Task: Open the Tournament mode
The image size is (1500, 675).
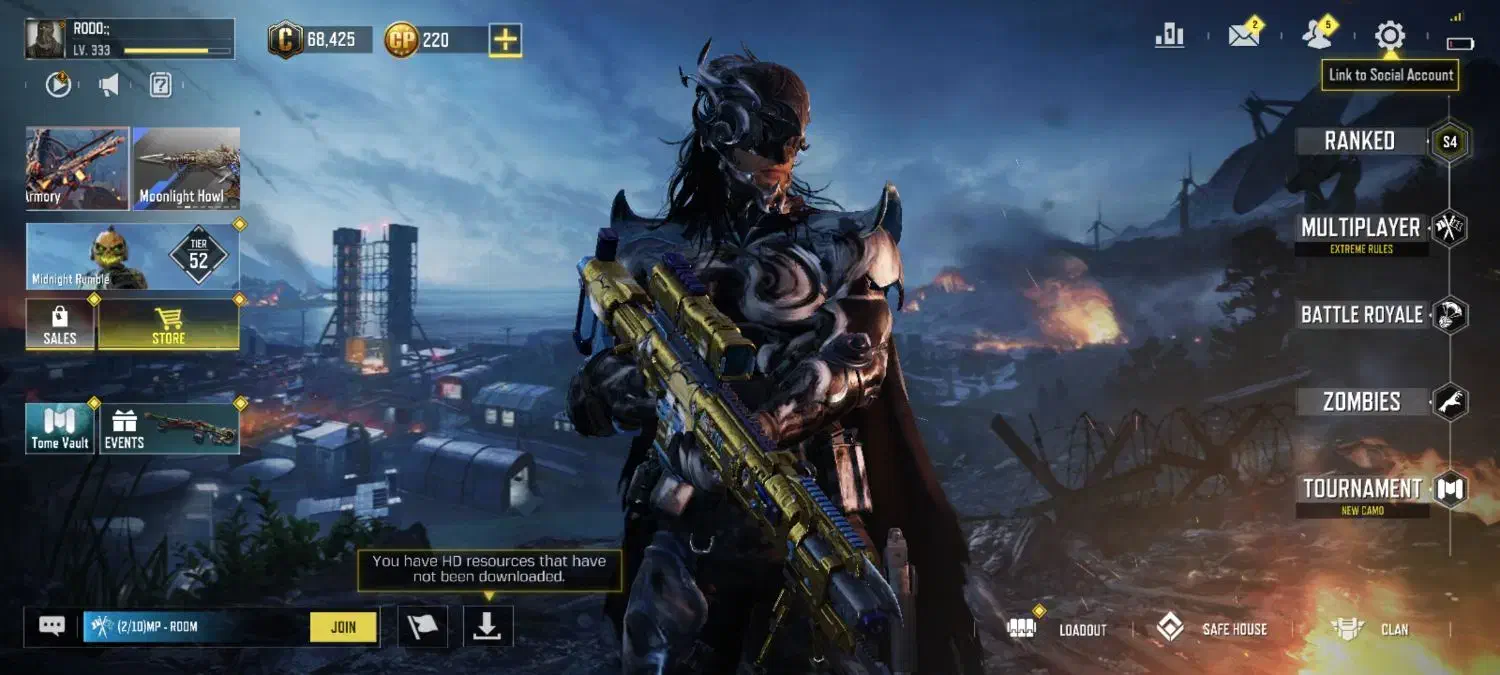Action: 1362,489
